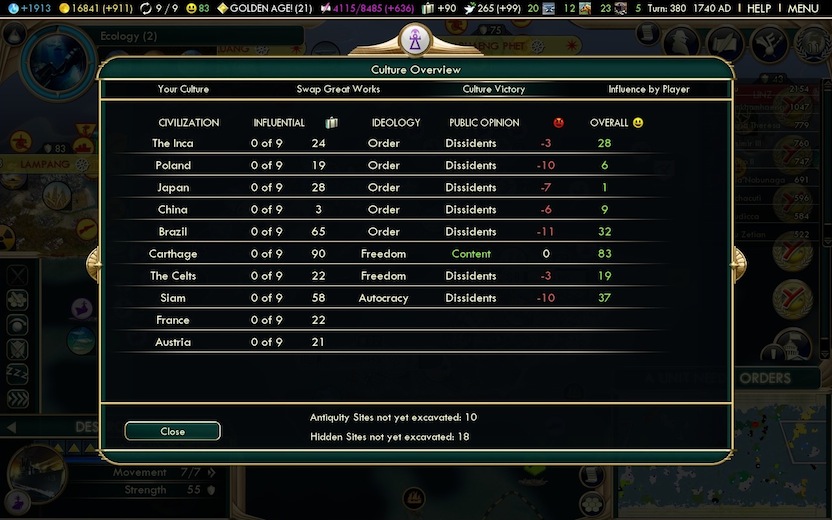Show the Influence by Player tab
This screenshot has height=520, width=832.
click(x=648, y=89)
